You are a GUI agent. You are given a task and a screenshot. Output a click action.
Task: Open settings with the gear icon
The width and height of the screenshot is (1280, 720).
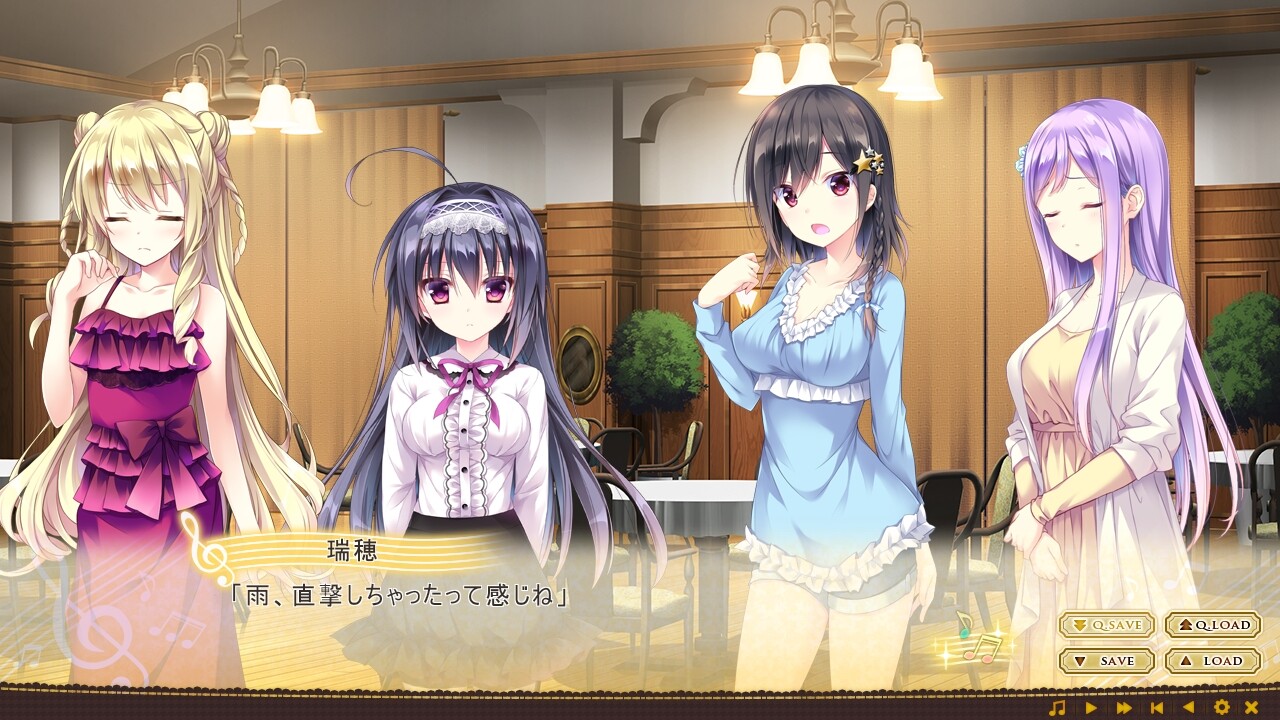click(1222, 706)
